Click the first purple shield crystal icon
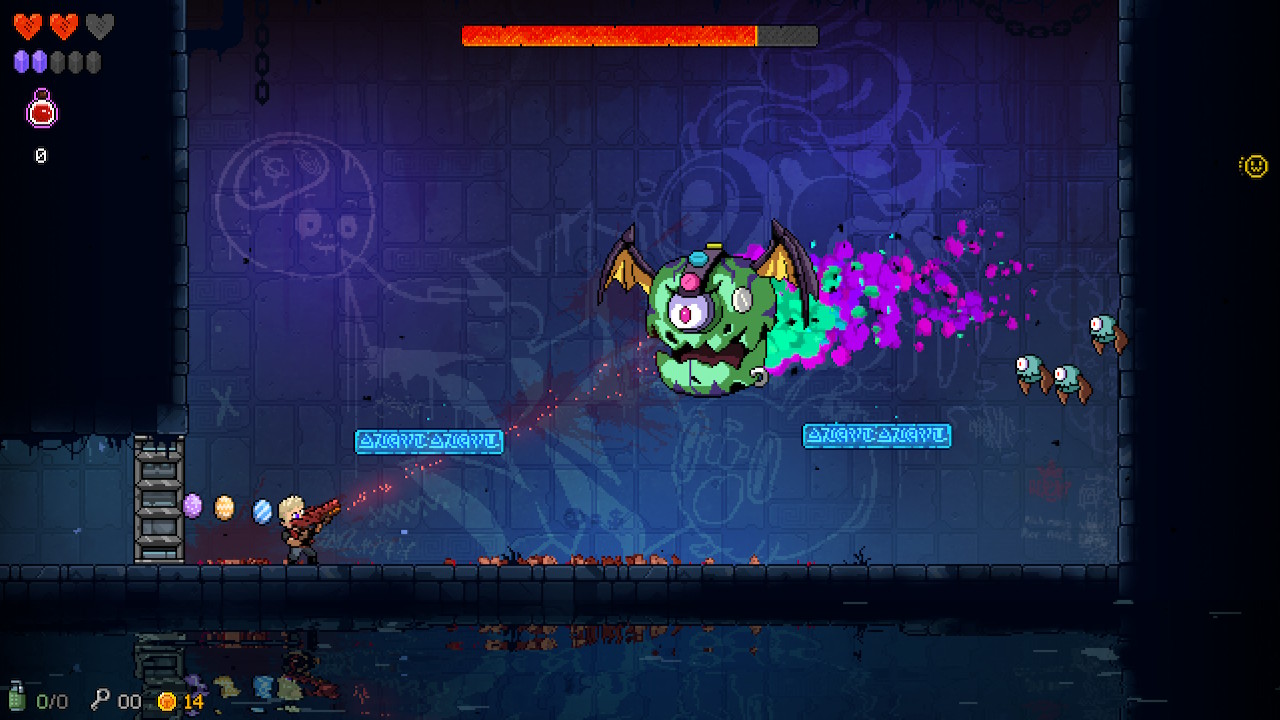 pyautogui.click(x=20, y=60)
